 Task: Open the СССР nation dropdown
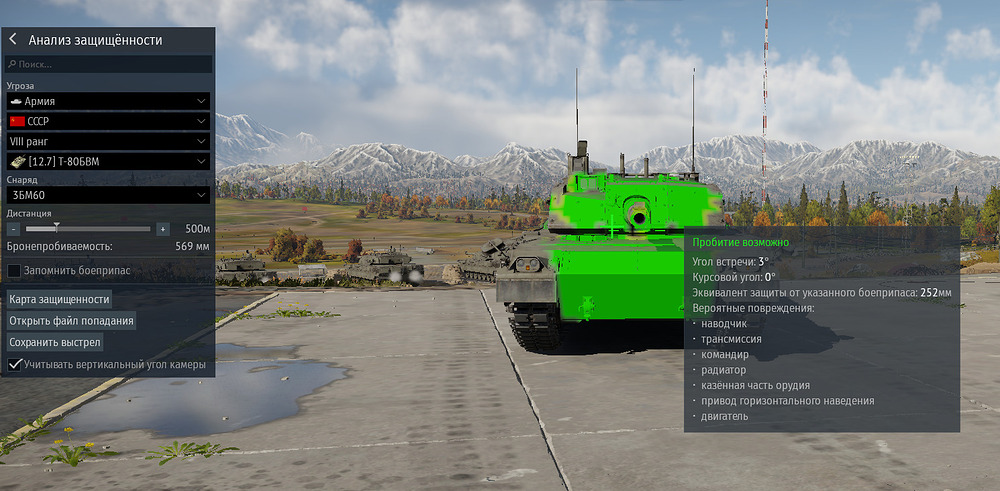click(x=108, y=121)
